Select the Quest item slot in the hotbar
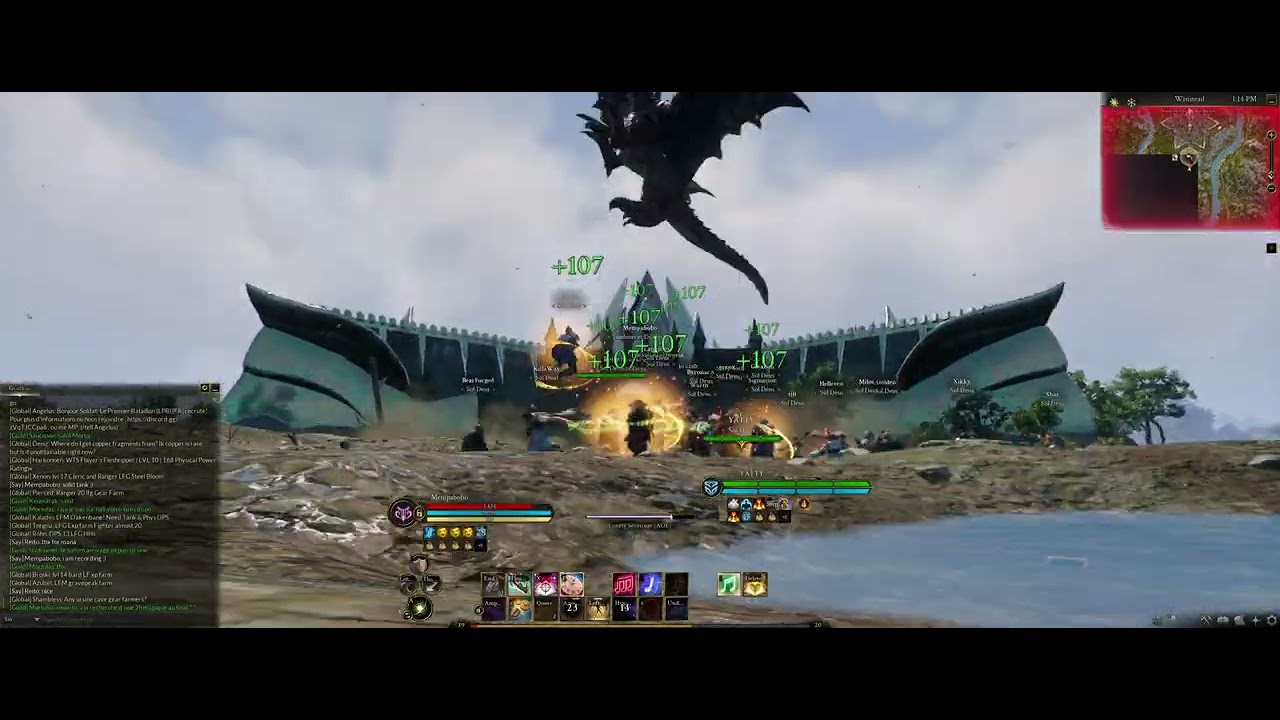The height and width of the screenshot is (720, 1280). point(545,607)
